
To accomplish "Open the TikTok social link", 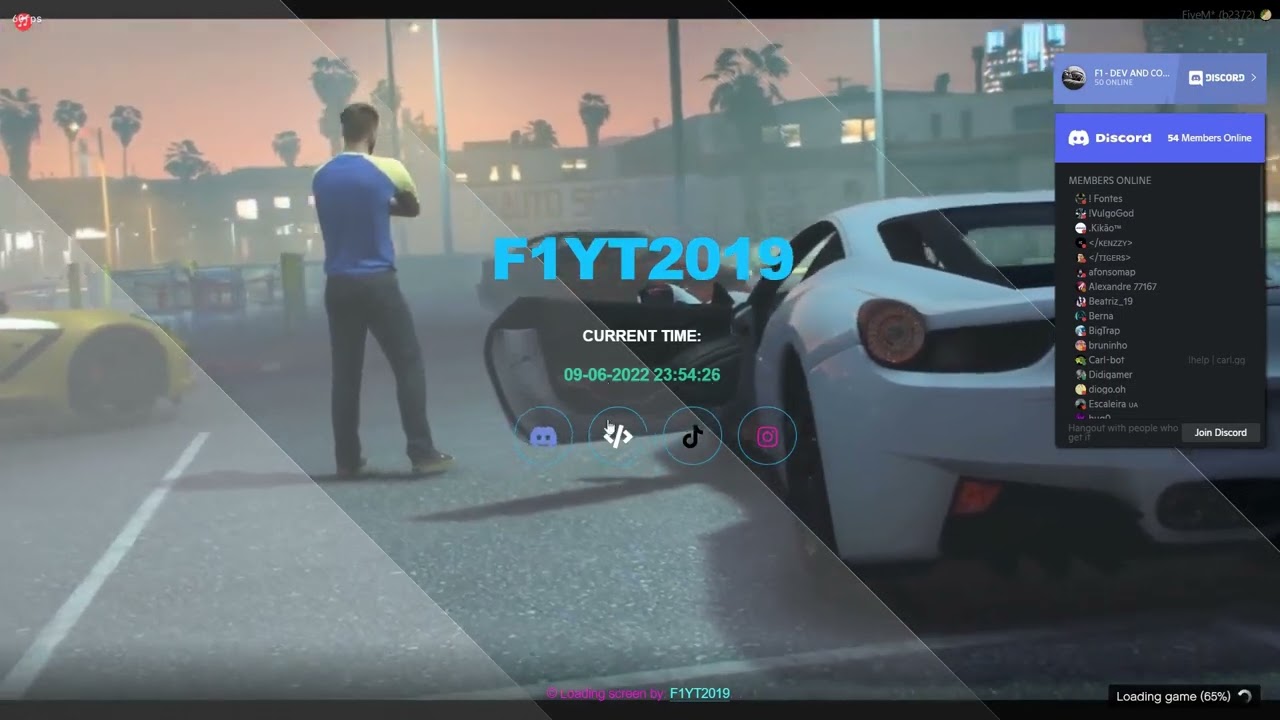I will tap(692, 436).
